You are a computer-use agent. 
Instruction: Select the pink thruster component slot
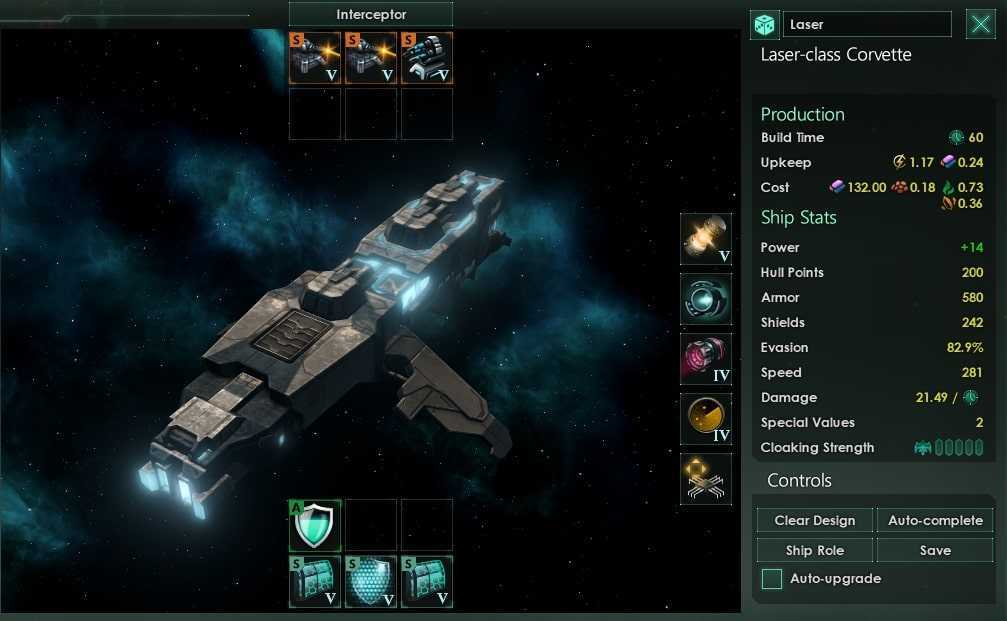point(706,359)
